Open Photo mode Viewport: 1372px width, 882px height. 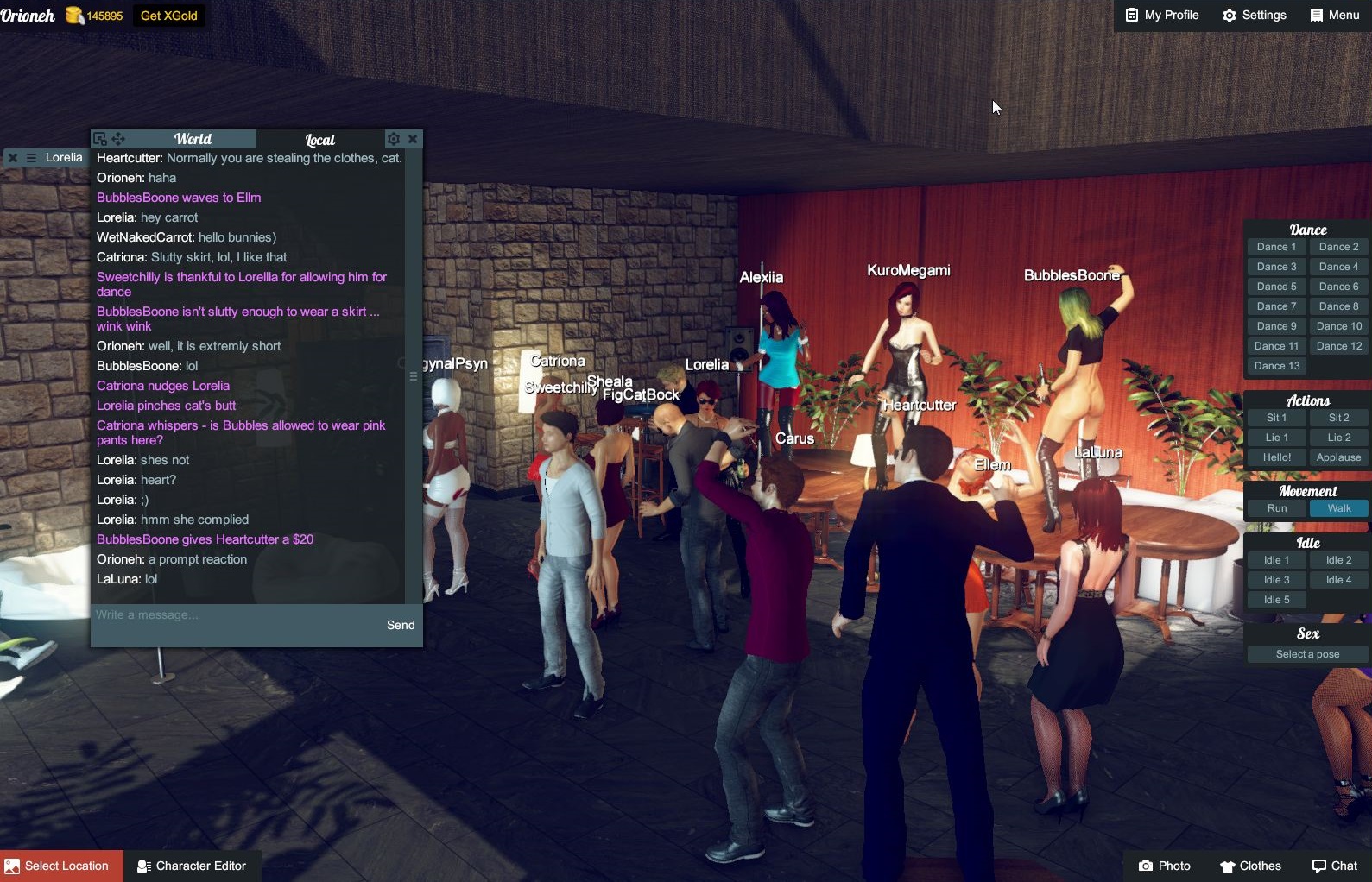[x=1164, y=866]
